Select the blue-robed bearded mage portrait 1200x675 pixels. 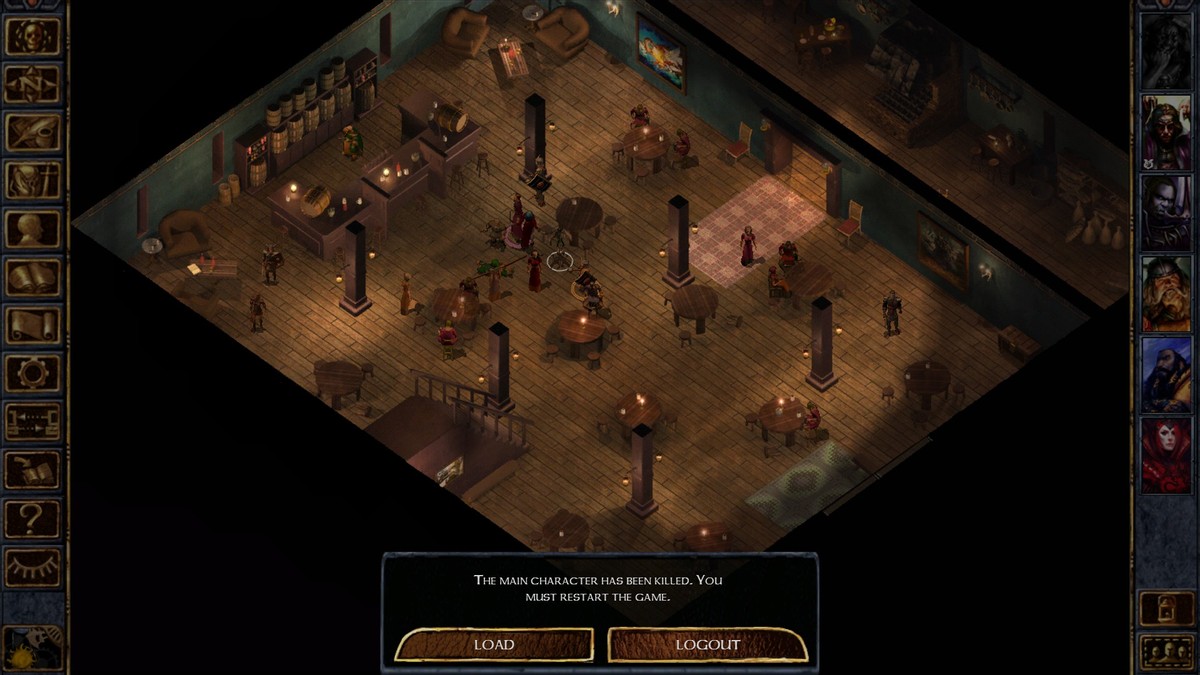click(1166, 374)
